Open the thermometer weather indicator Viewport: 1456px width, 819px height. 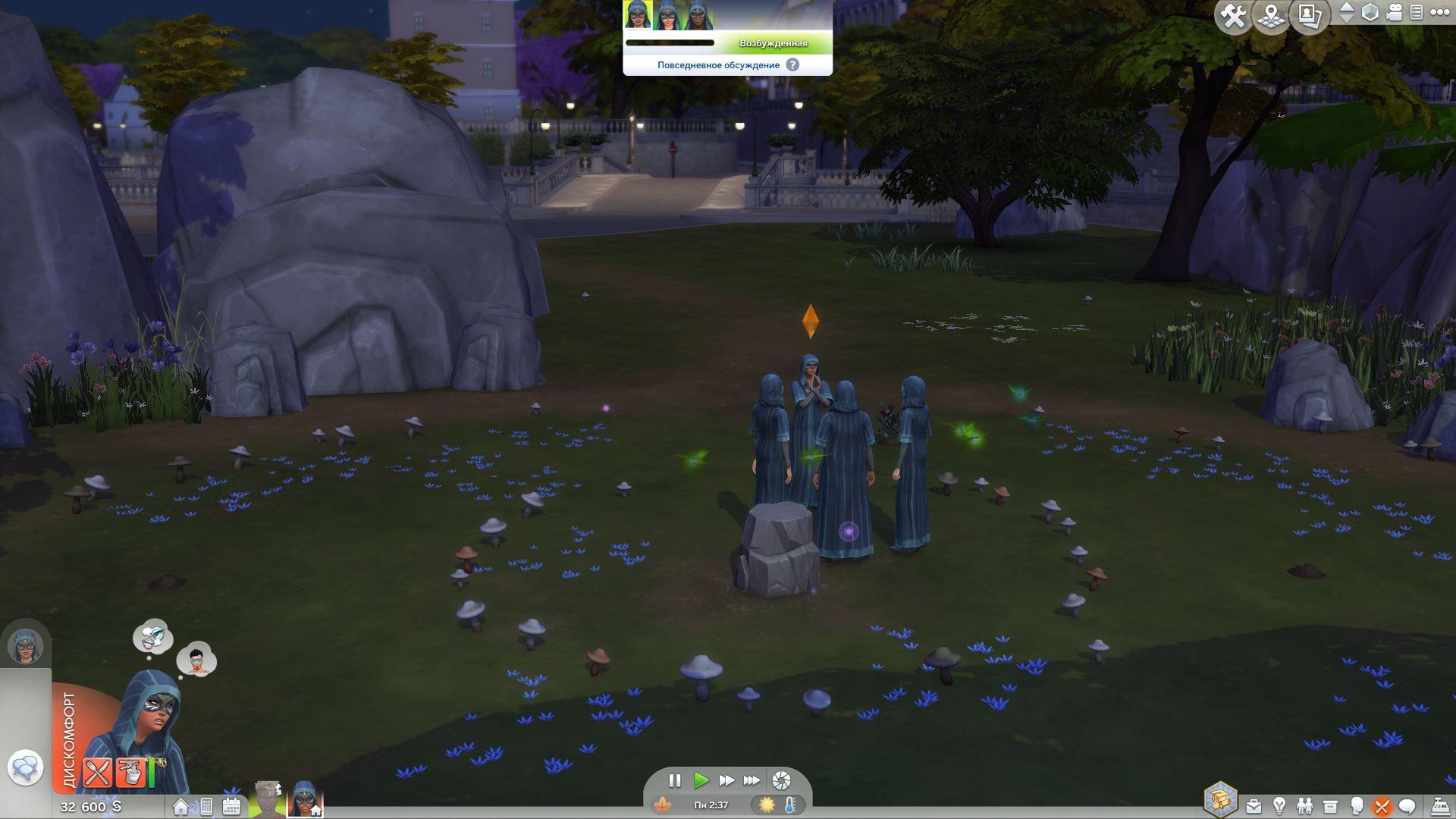click(790, 805)
